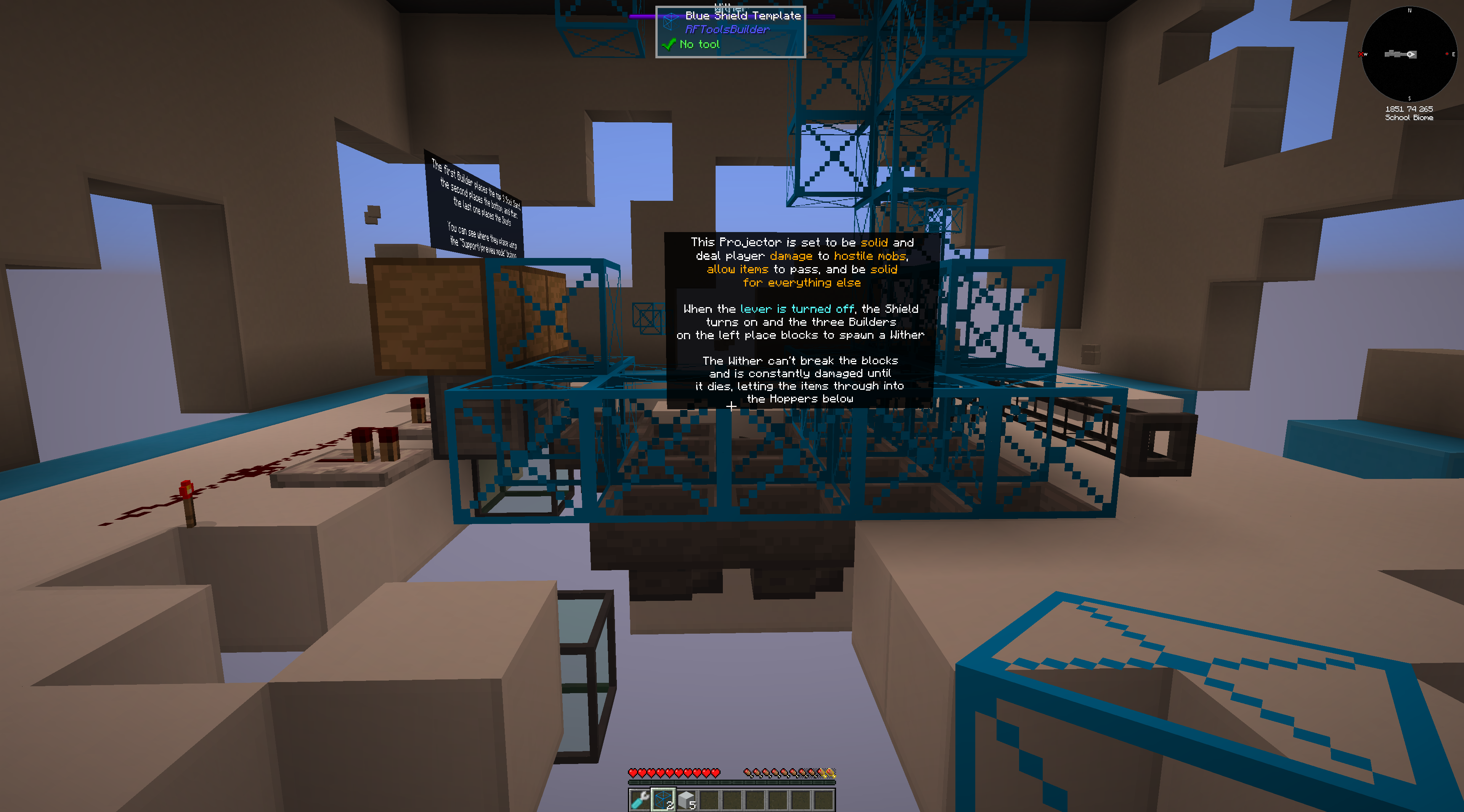Click the crosshair at the center of the screen
This screenshot has height=812, width=1464.
(x=732, y=407)
